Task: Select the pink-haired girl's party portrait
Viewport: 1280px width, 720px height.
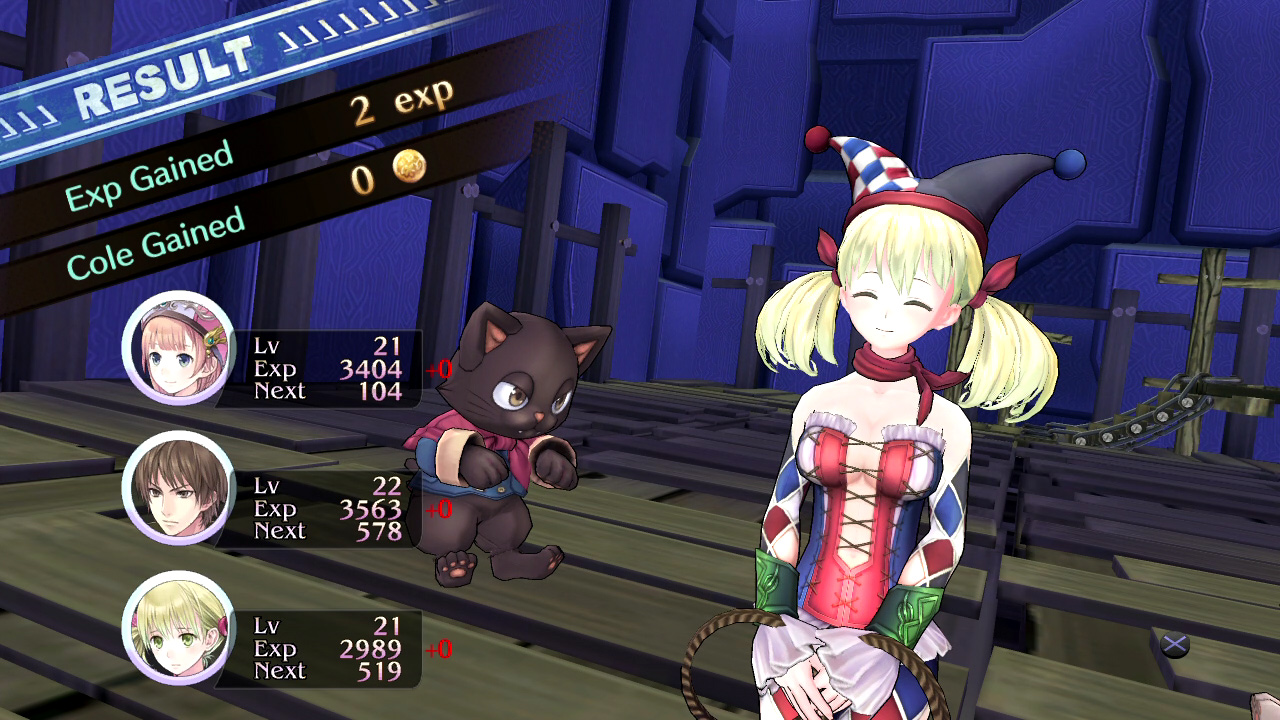Action: (179, 348)
